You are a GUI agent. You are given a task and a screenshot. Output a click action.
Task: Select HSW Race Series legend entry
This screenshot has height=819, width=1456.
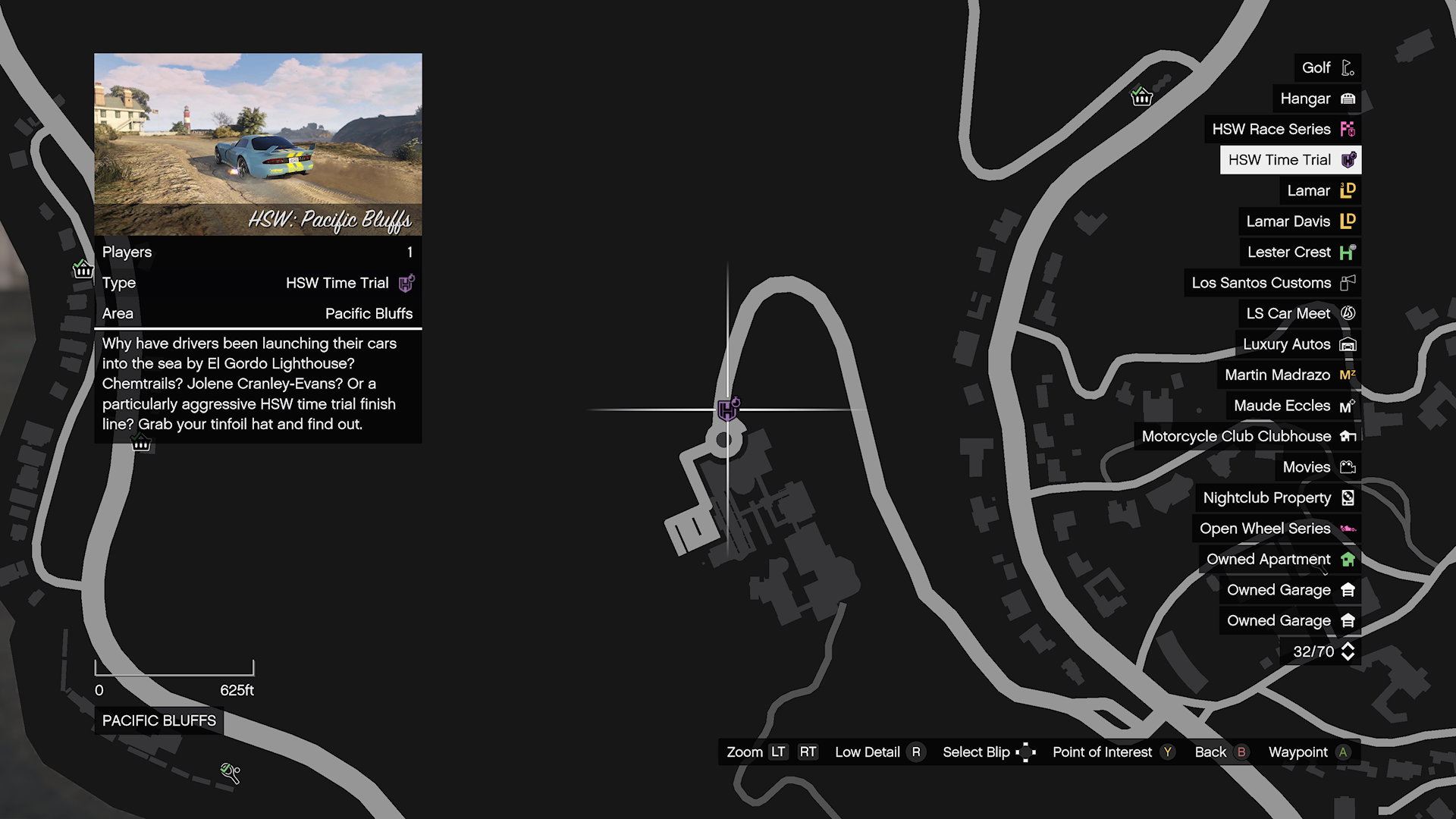(x=1282, y=129)
